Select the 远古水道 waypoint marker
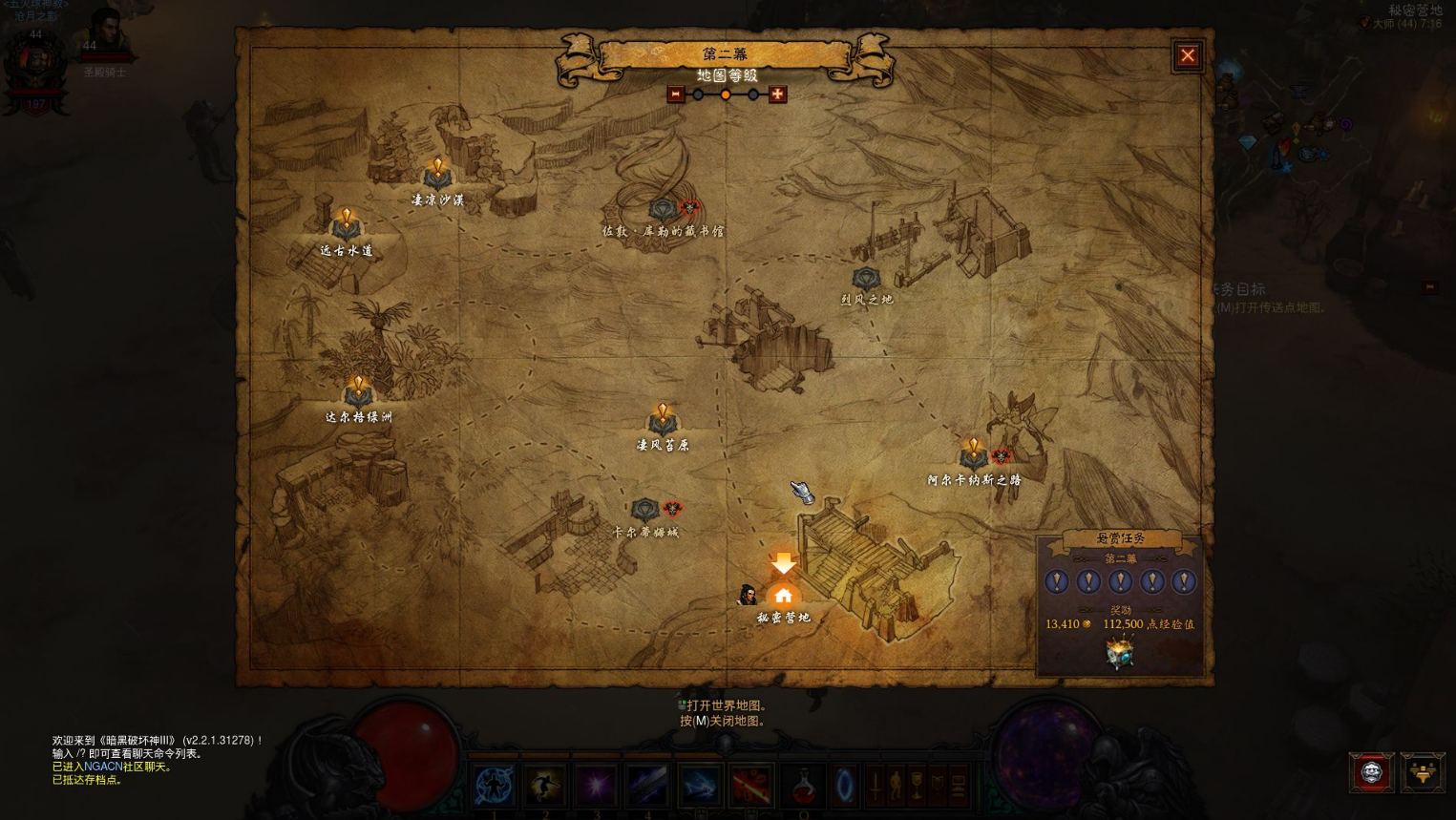Screen dimensions: 1456x820 (x=346, y=225)
